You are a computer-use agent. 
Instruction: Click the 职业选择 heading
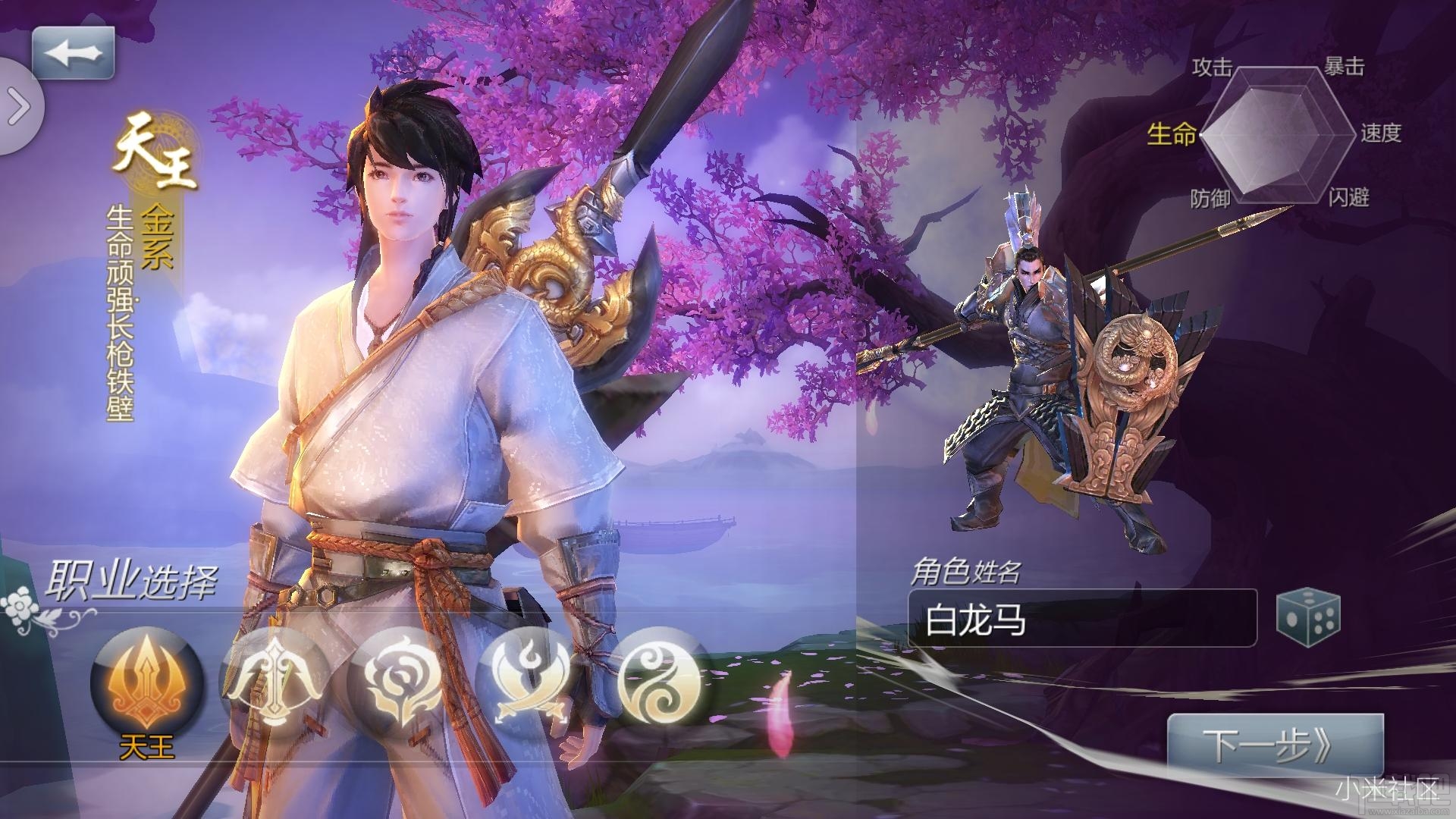point(135,580)
